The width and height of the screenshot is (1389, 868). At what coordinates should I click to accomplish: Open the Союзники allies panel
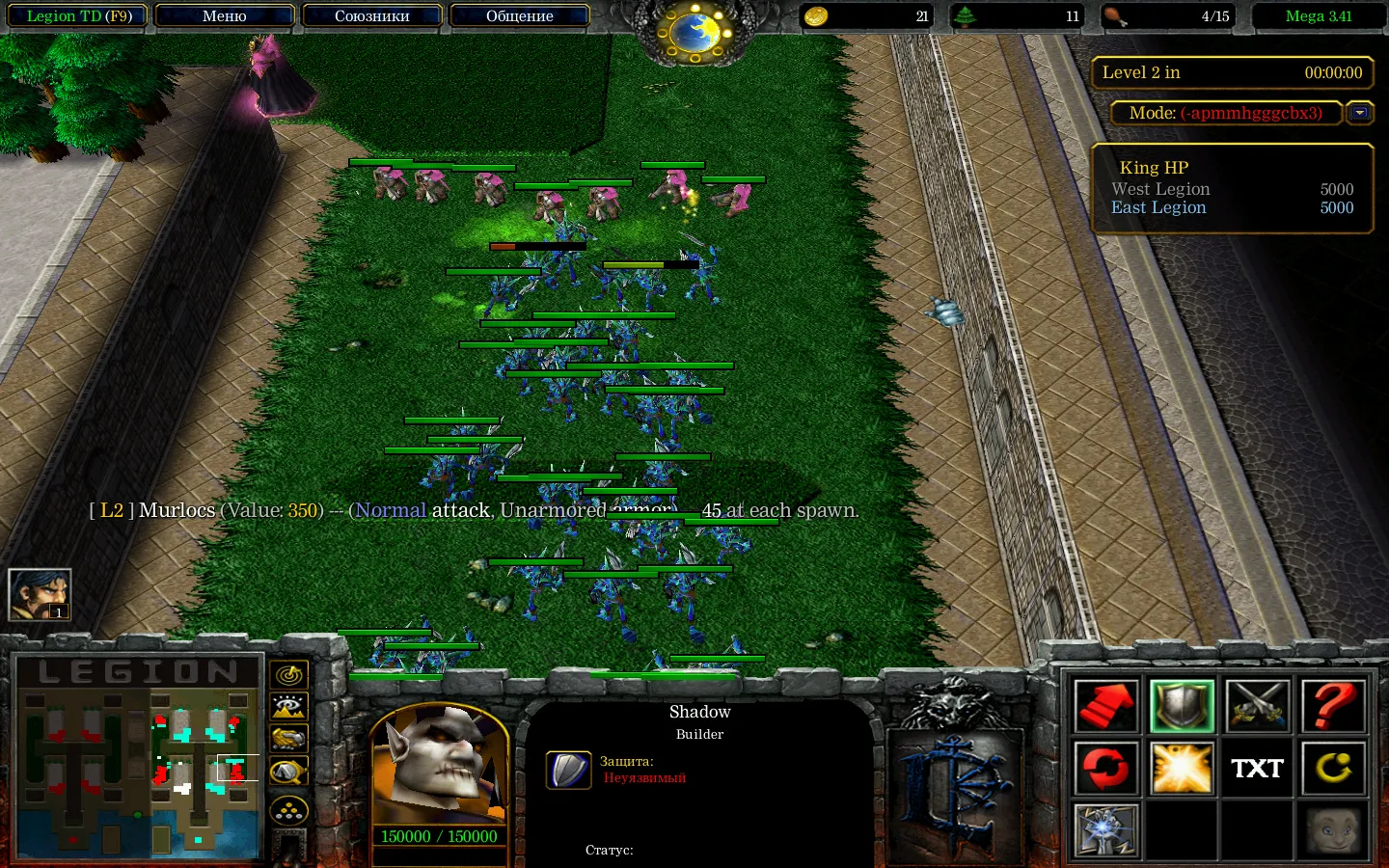click(x=372, y=15)
